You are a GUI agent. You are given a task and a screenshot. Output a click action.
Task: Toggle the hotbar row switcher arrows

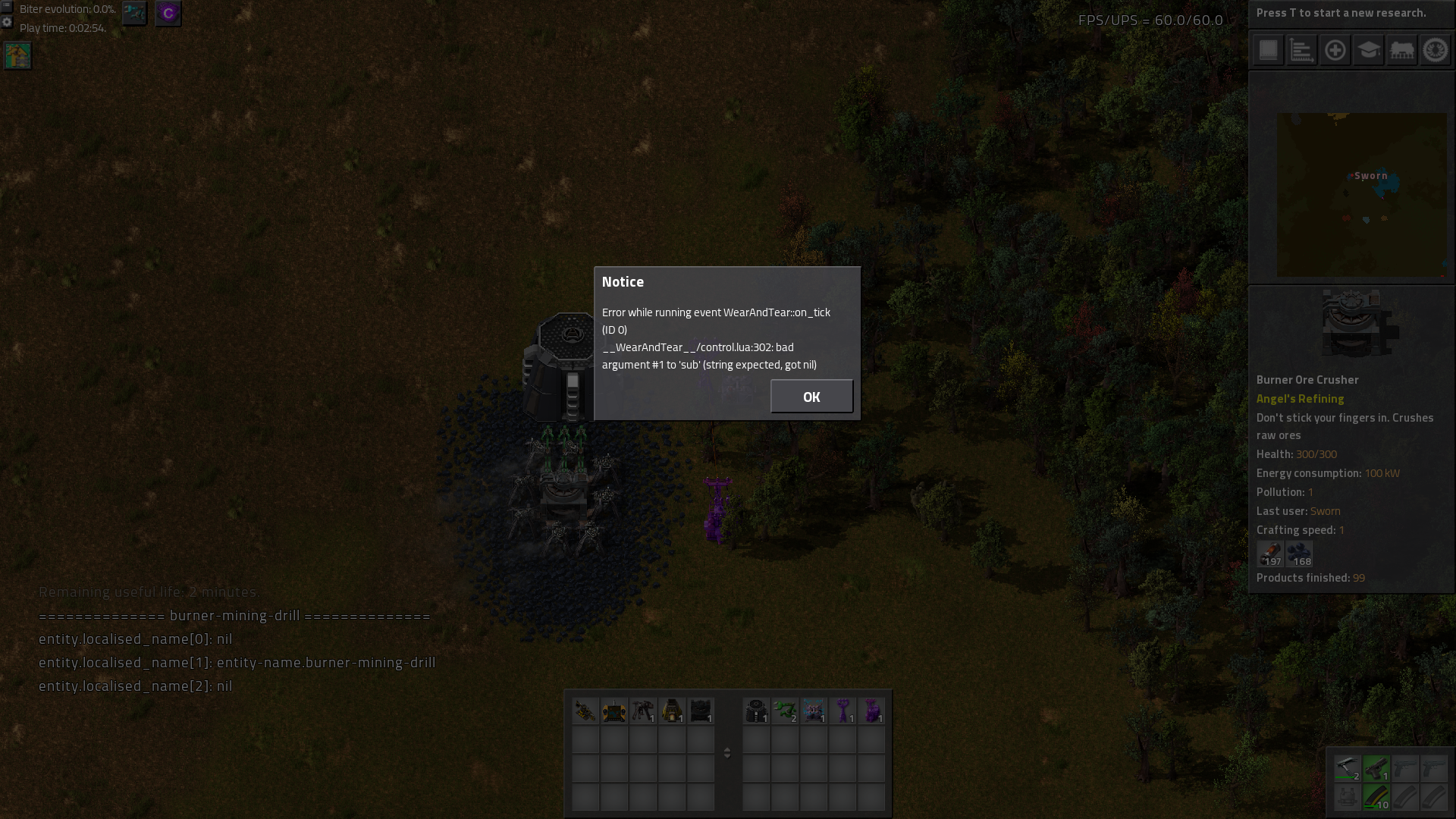click(x=727, y=752)
